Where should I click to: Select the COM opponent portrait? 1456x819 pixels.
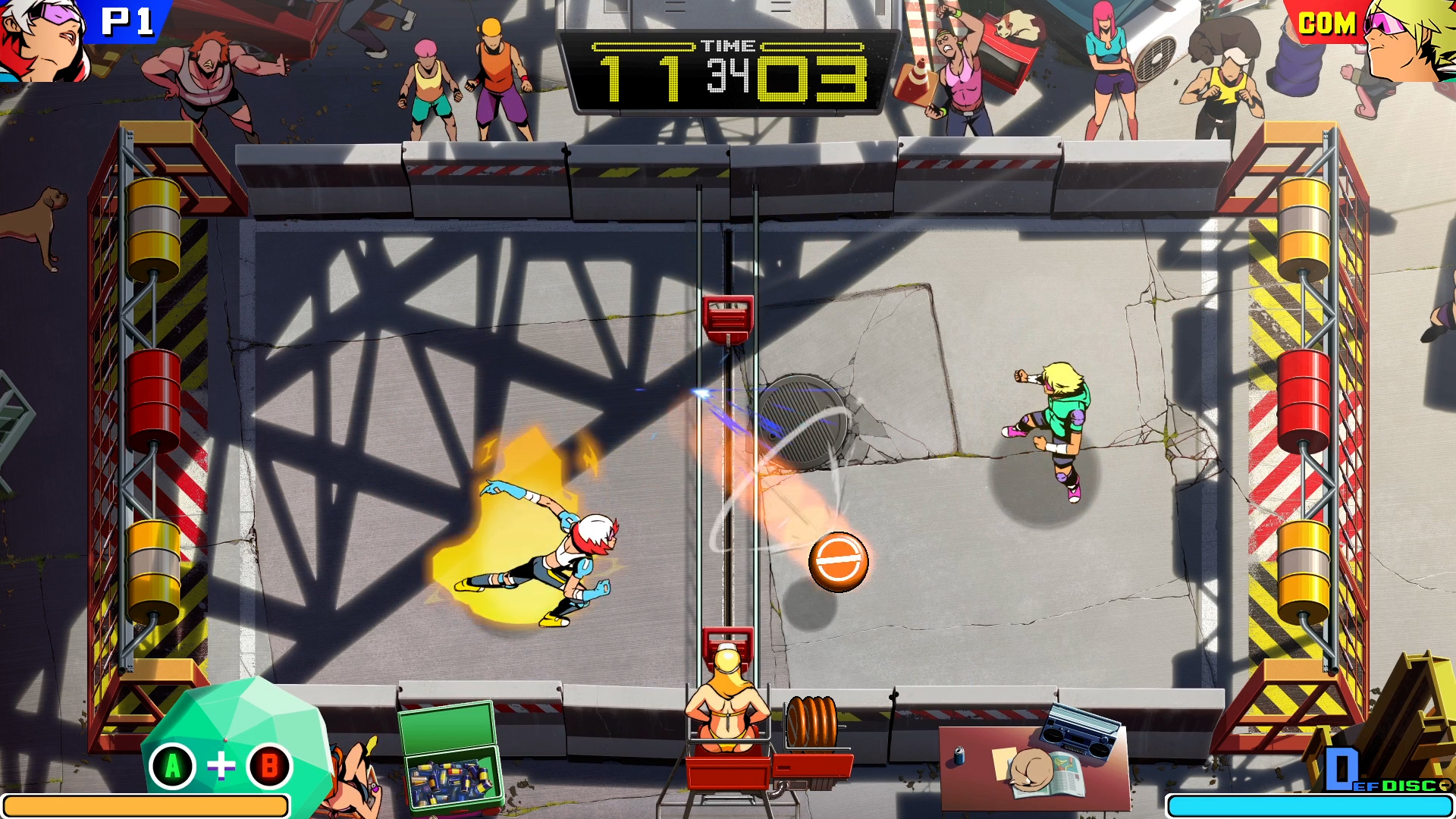tap(1412, 38)
